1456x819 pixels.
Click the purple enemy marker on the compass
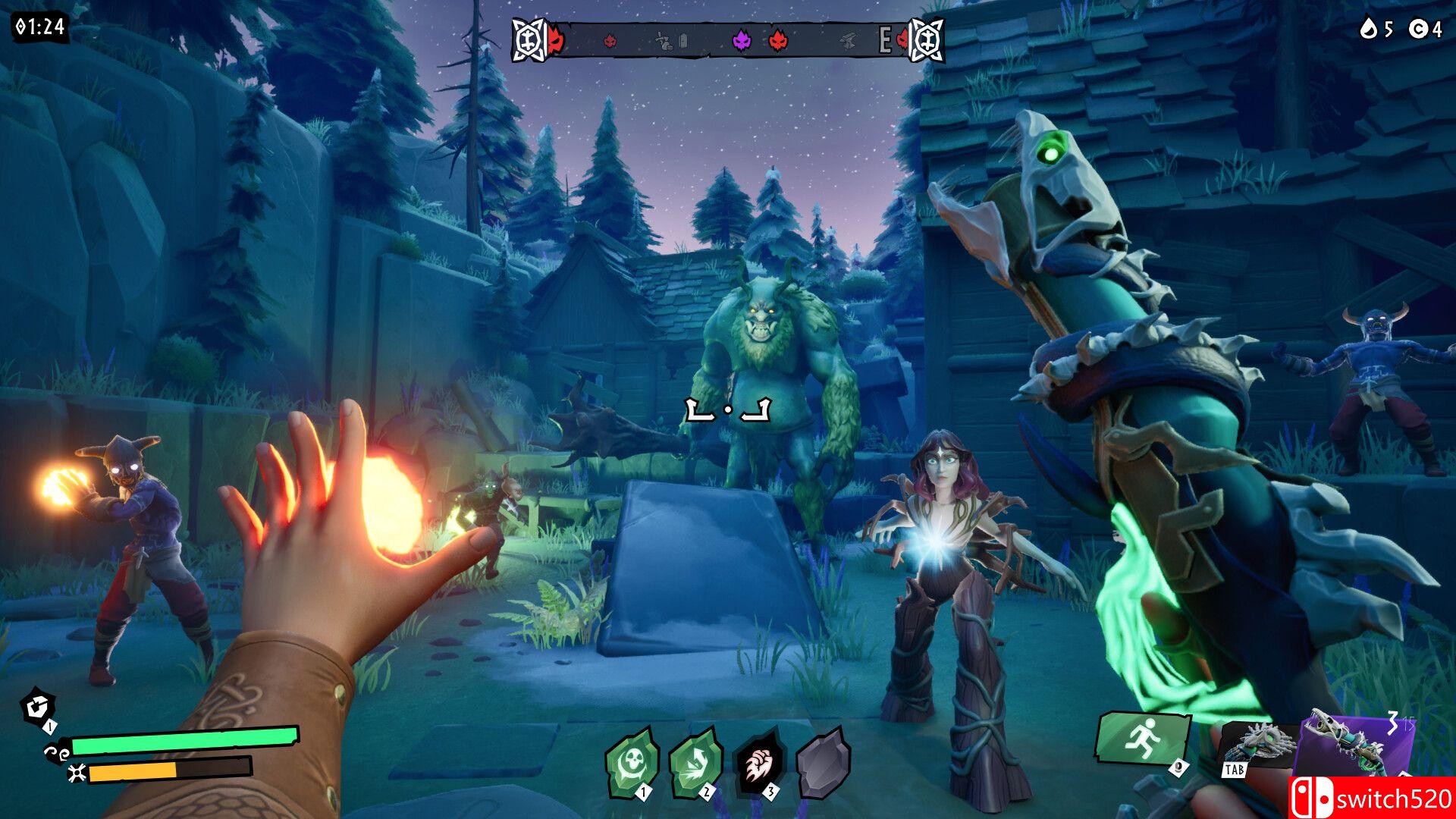(x=741, y=40)
